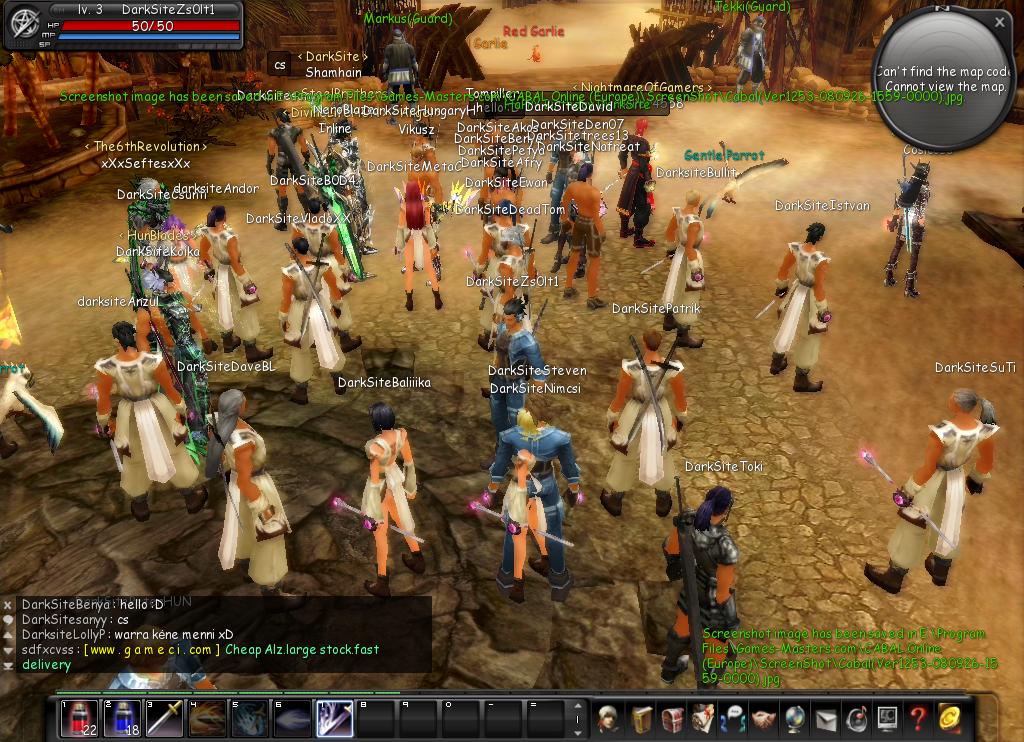Close the minimap with its X button
The height and width of the screenshot is (742, 1024).
(x=1000, y=21)
